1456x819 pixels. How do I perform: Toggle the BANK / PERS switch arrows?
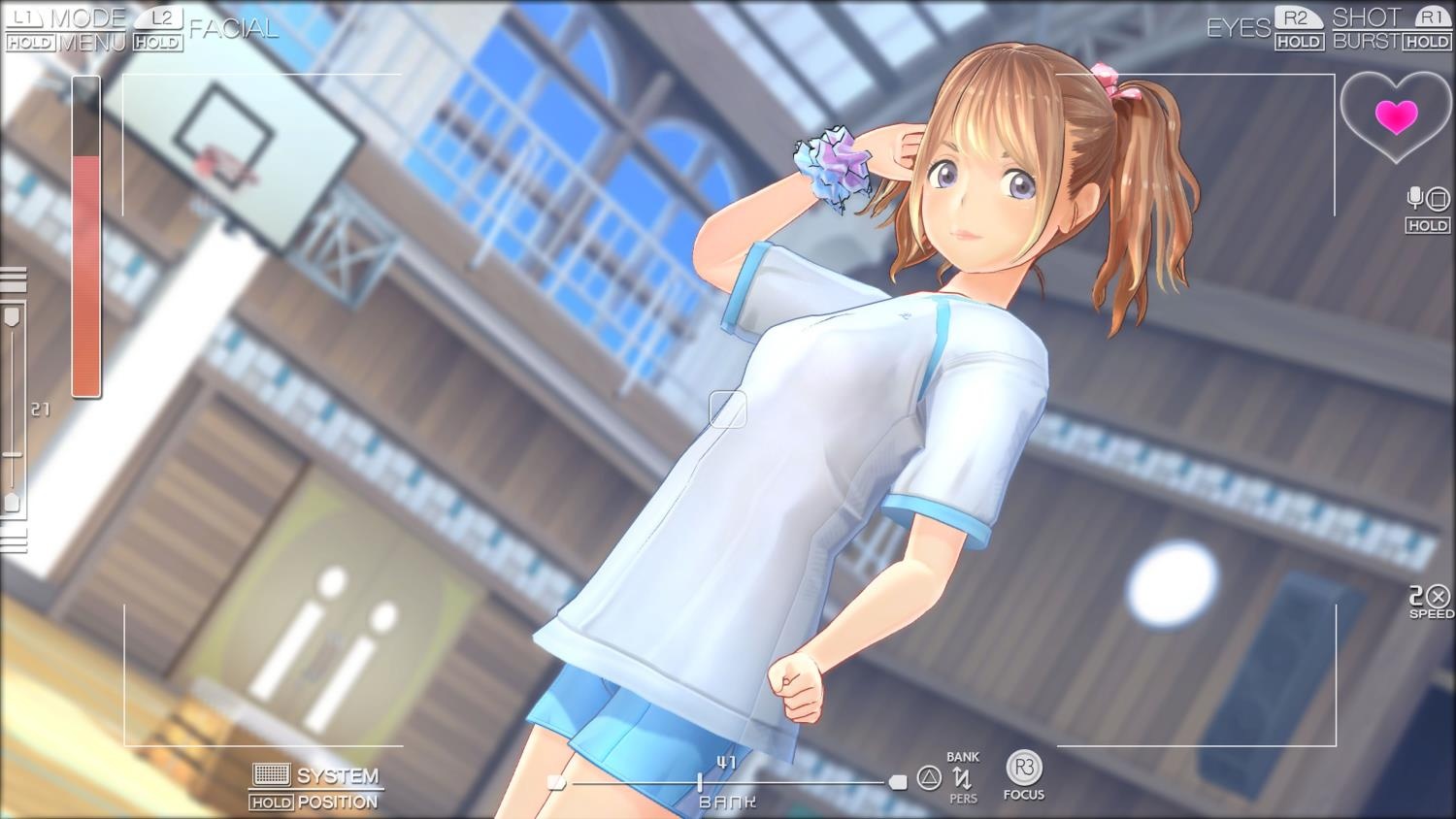(x=962, y=777)
